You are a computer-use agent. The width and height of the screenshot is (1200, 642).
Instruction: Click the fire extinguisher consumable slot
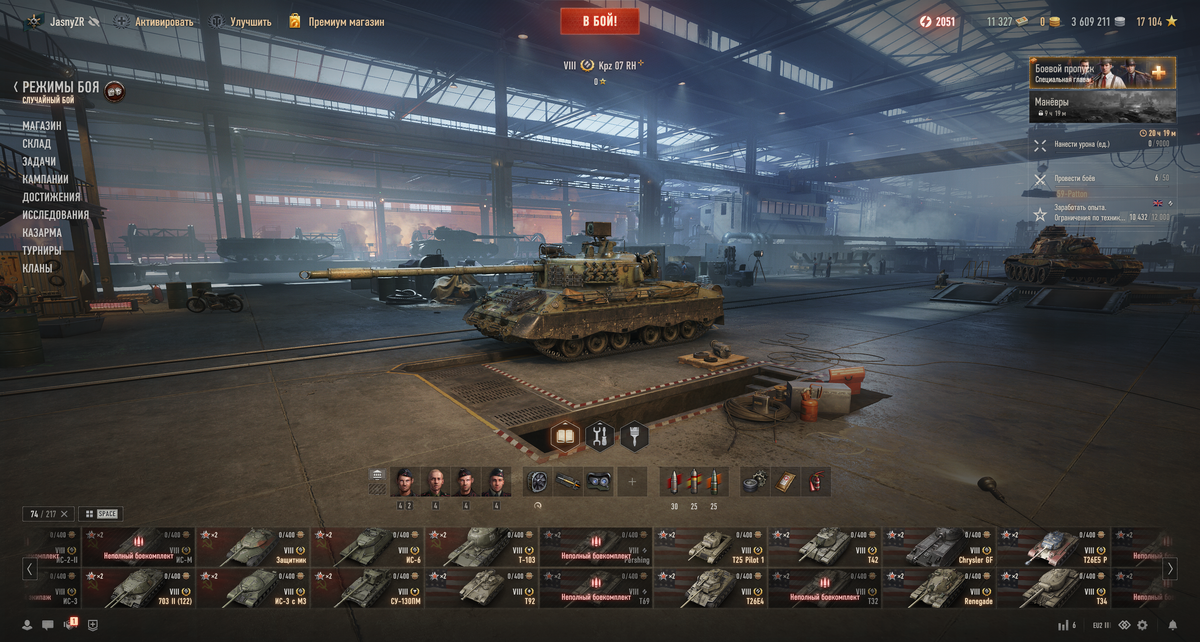pos(818,482)
